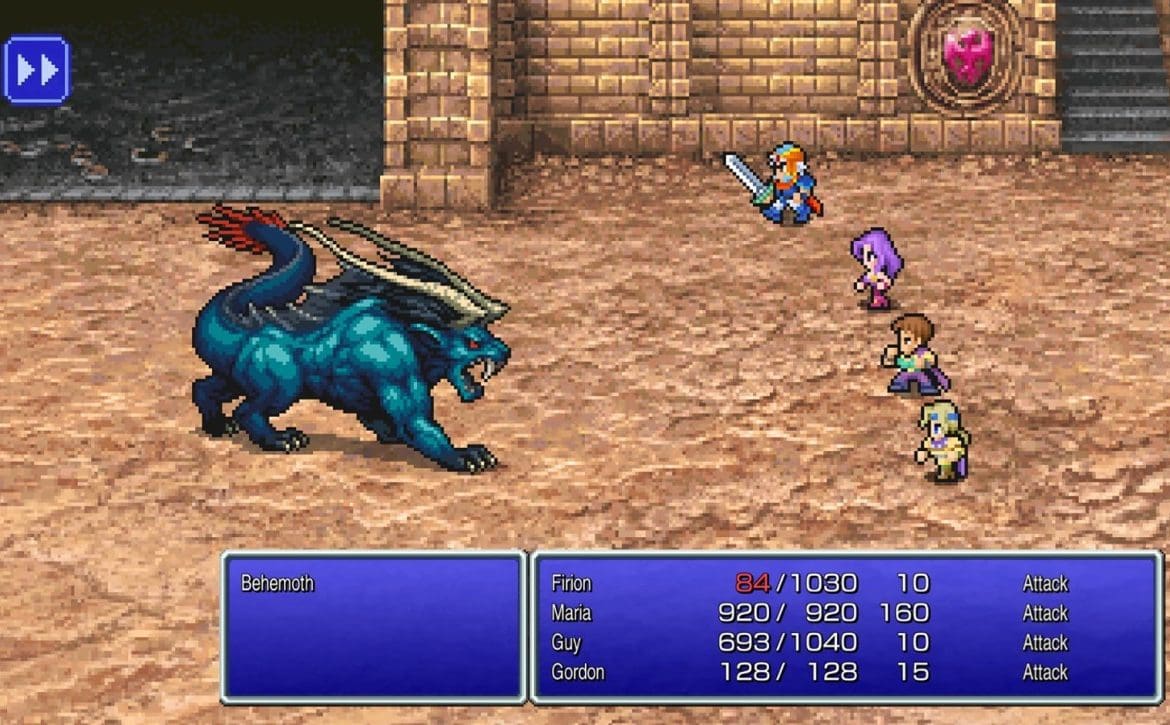Toggle the fast-forward battle speed button

tap(37, 70)
